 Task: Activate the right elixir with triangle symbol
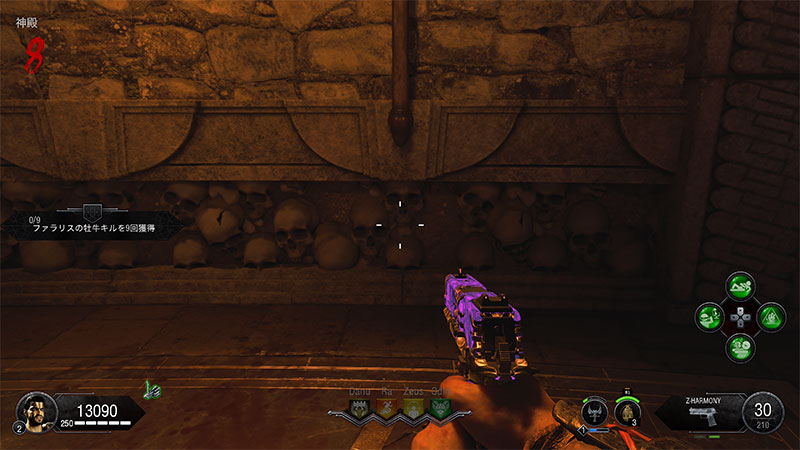[771, 318]
